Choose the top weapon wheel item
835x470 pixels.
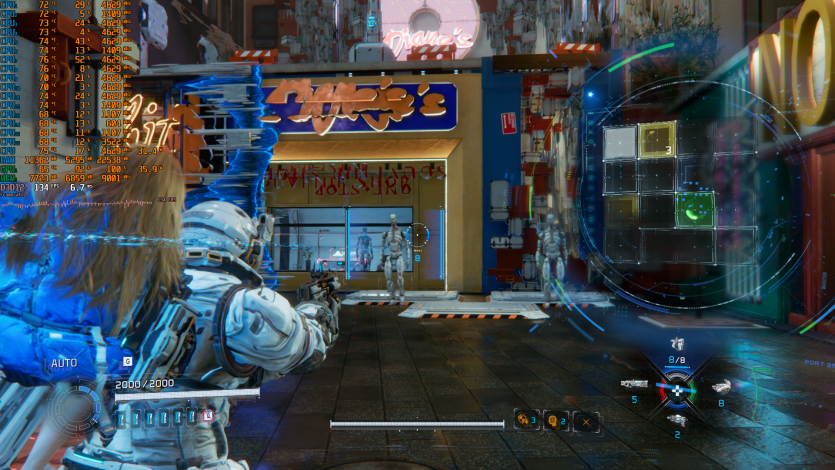[678, 345]
